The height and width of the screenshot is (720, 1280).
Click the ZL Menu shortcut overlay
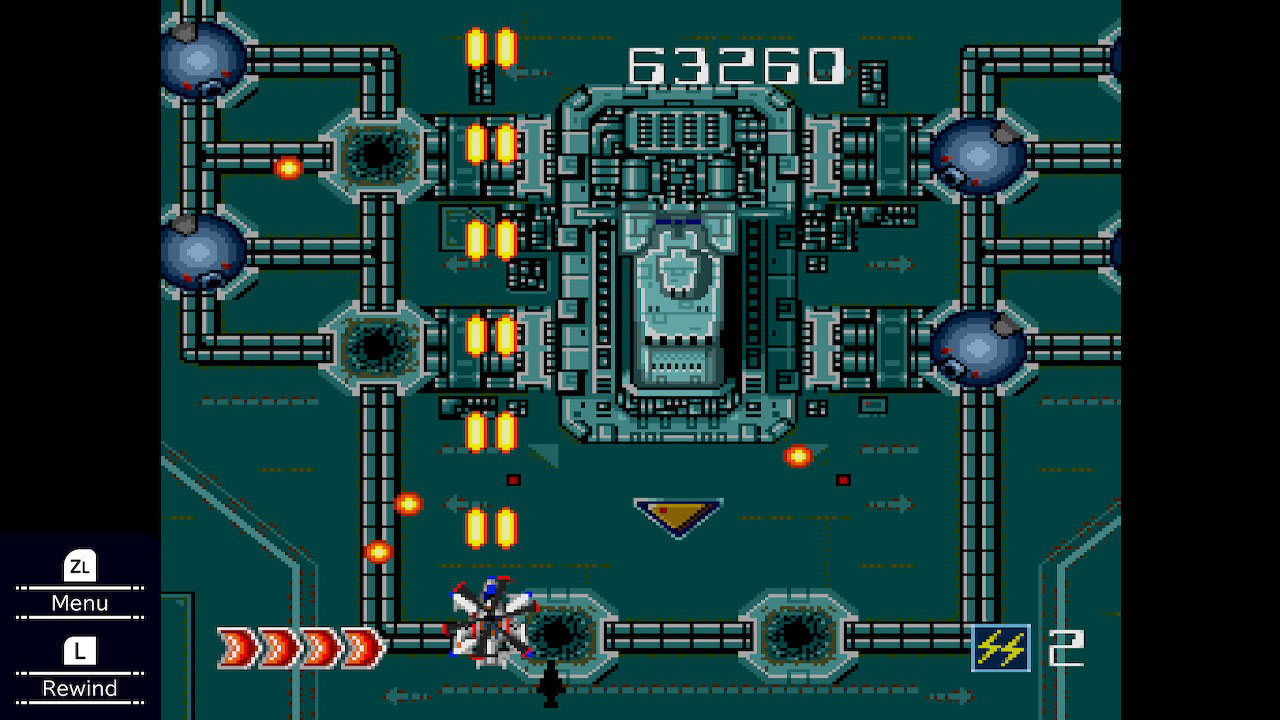pos(80,585)
